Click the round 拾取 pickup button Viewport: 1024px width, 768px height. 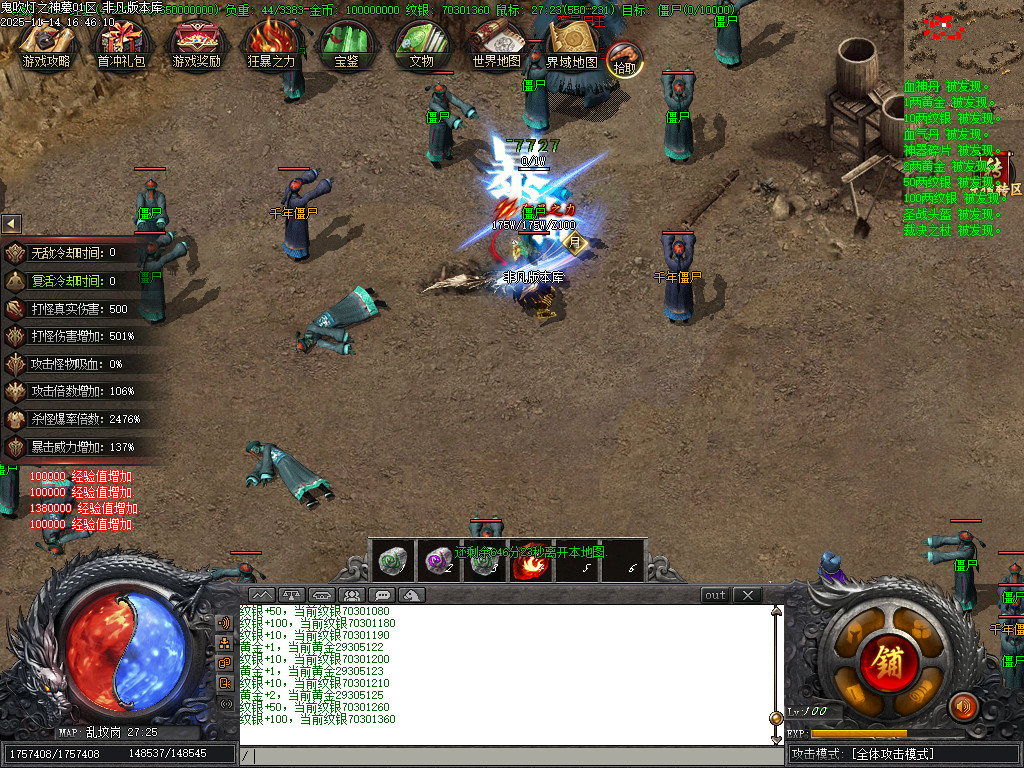coord(625,59)
